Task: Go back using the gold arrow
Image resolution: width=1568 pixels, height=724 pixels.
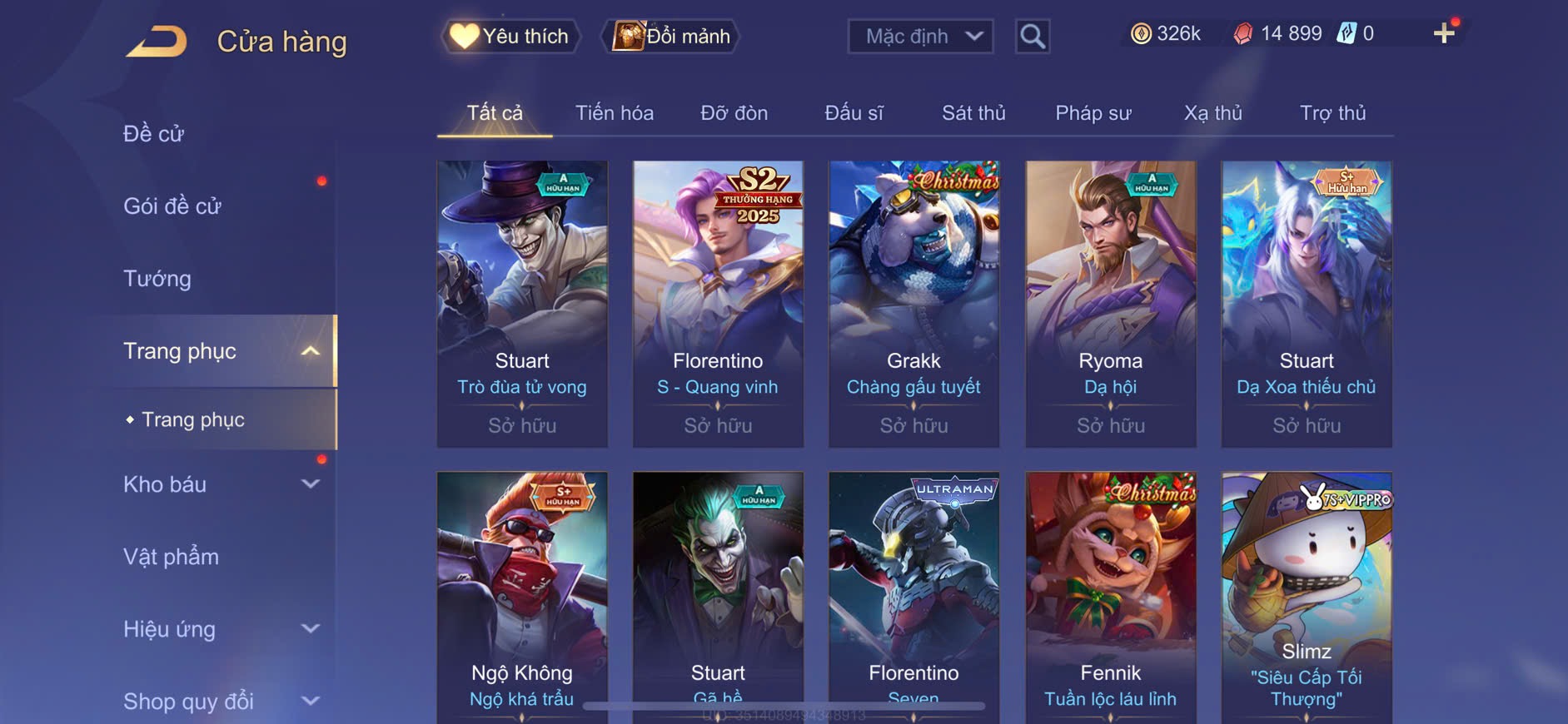Action: pos(157,42)
